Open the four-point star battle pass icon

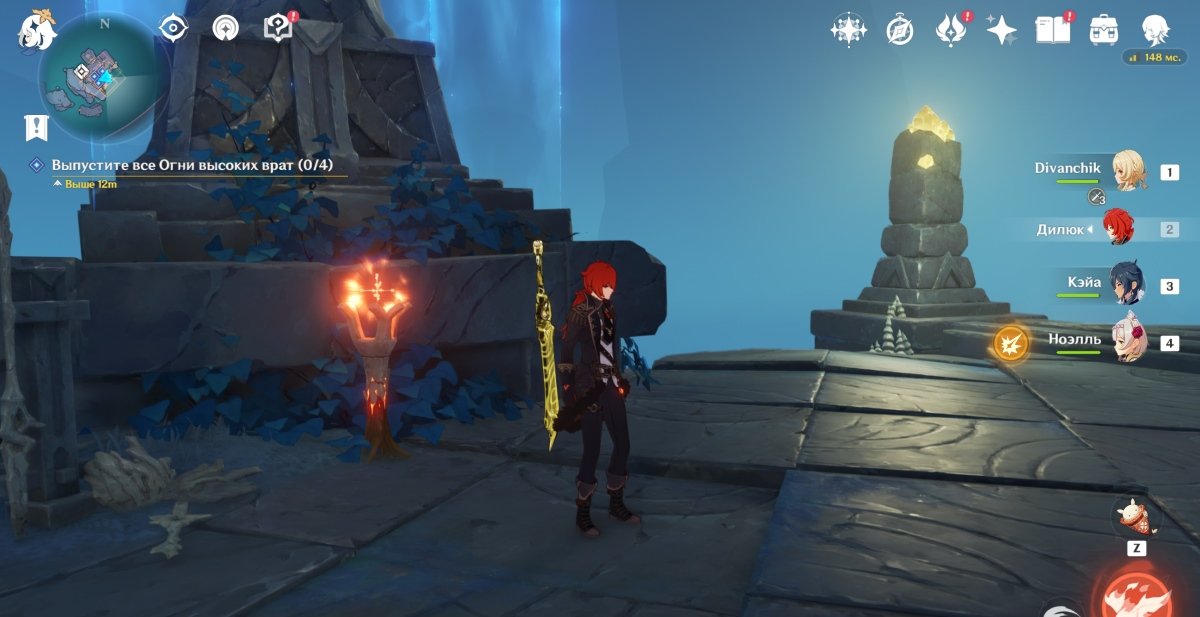1001,30
